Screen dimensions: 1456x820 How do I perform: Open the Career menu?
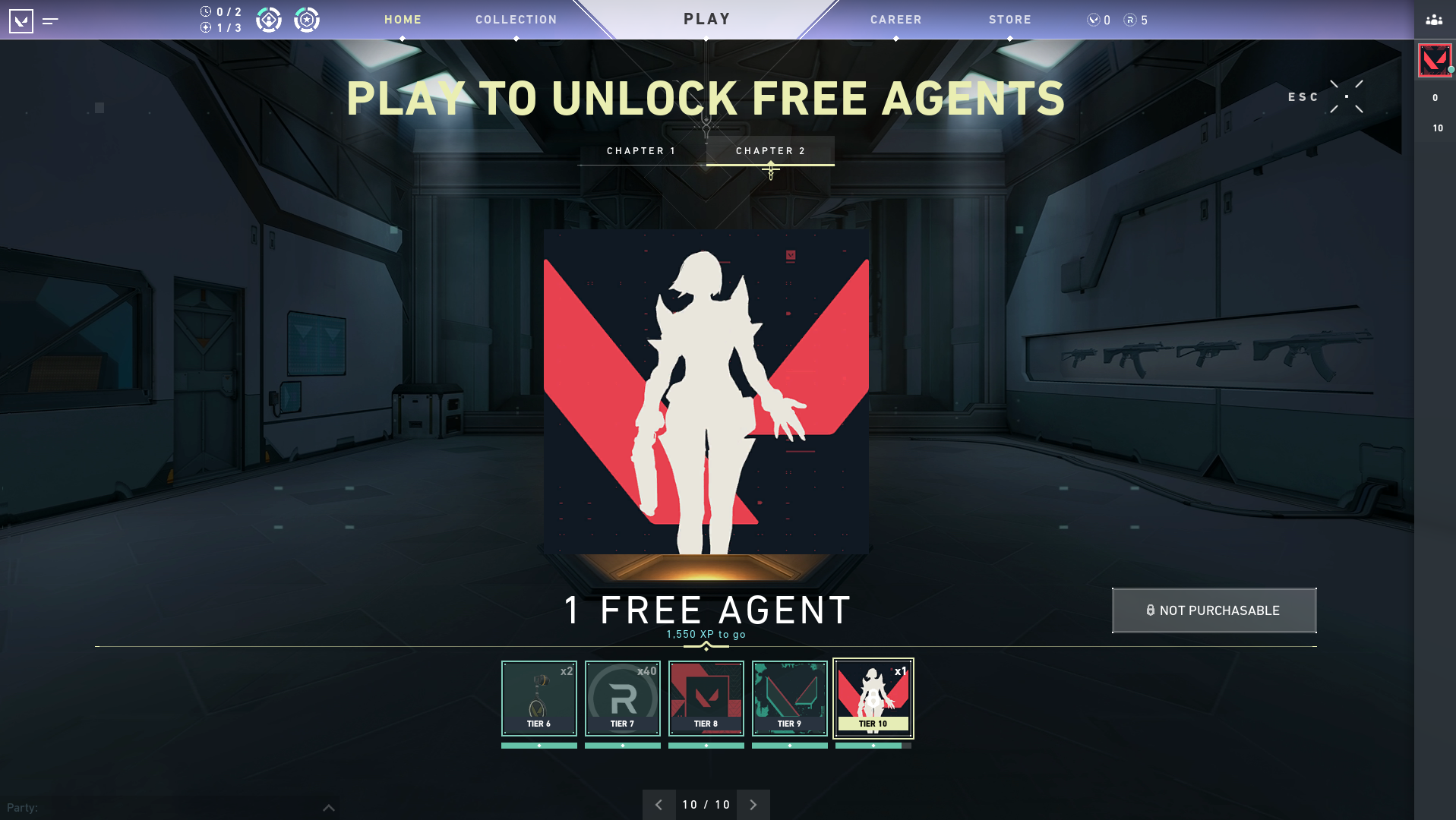(x=895, y=20)
